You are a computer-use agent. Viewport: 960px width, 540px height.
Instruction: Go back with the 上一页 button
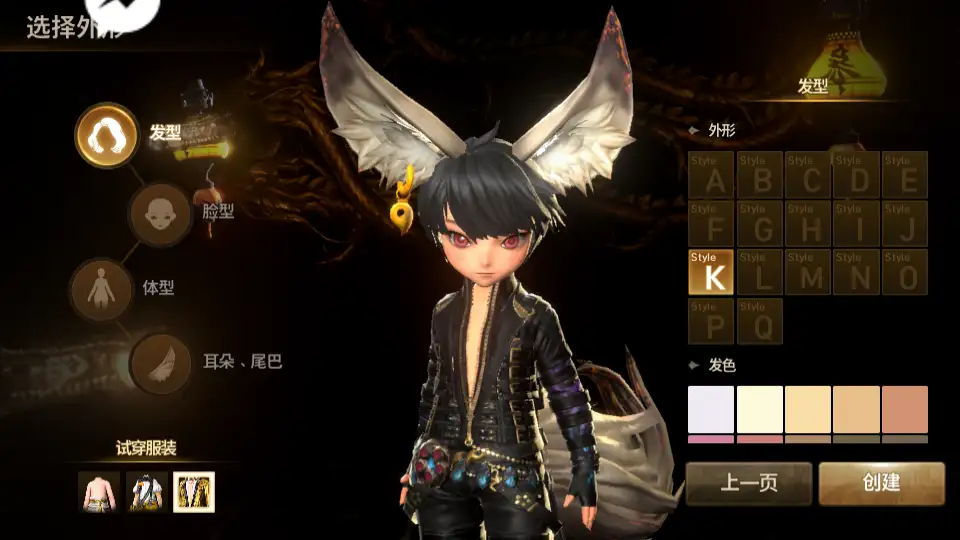pyautogui.click(x=748, y=483)
